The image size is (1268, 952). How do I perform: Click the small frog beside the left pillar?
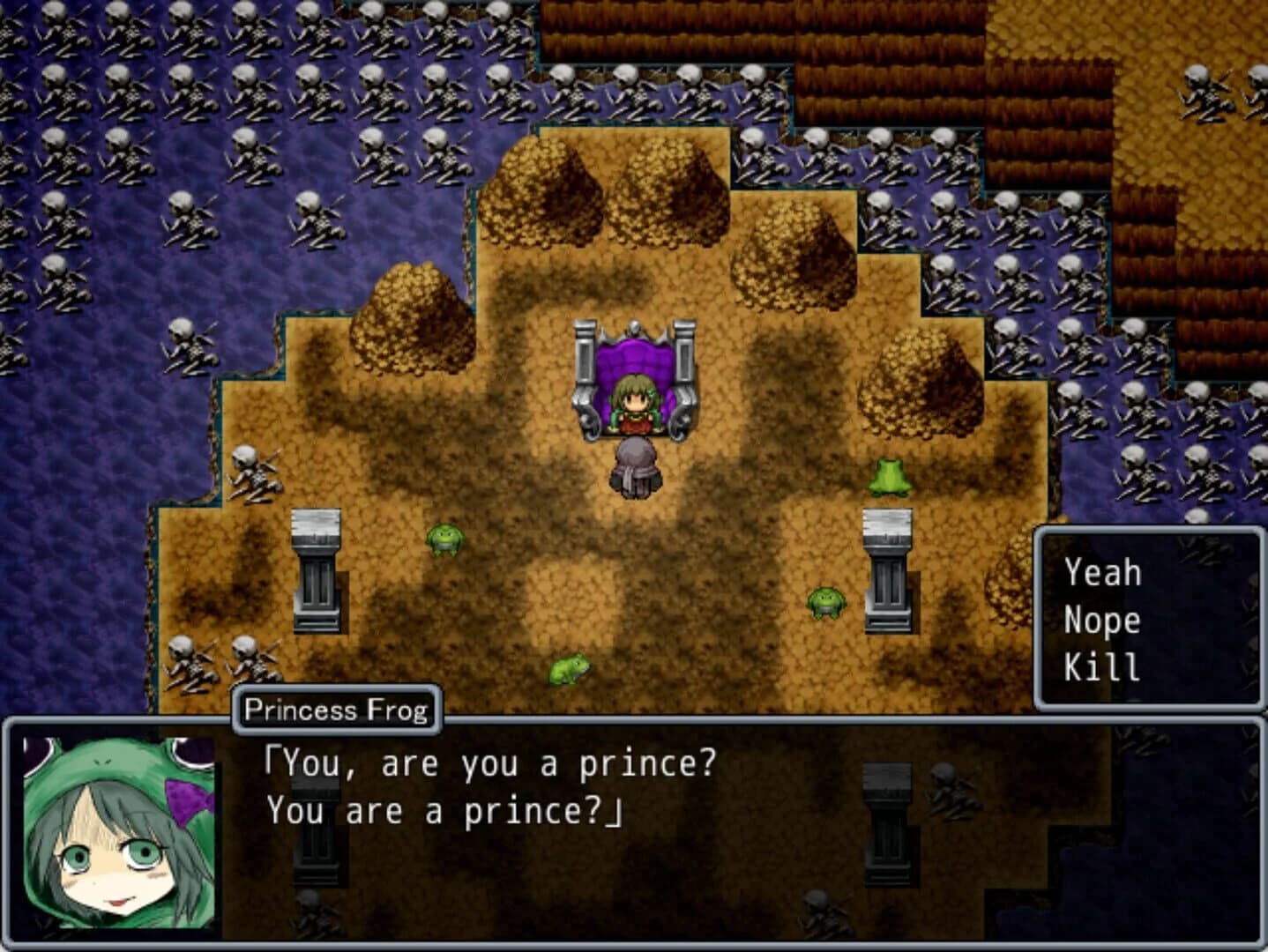point(444,540)
